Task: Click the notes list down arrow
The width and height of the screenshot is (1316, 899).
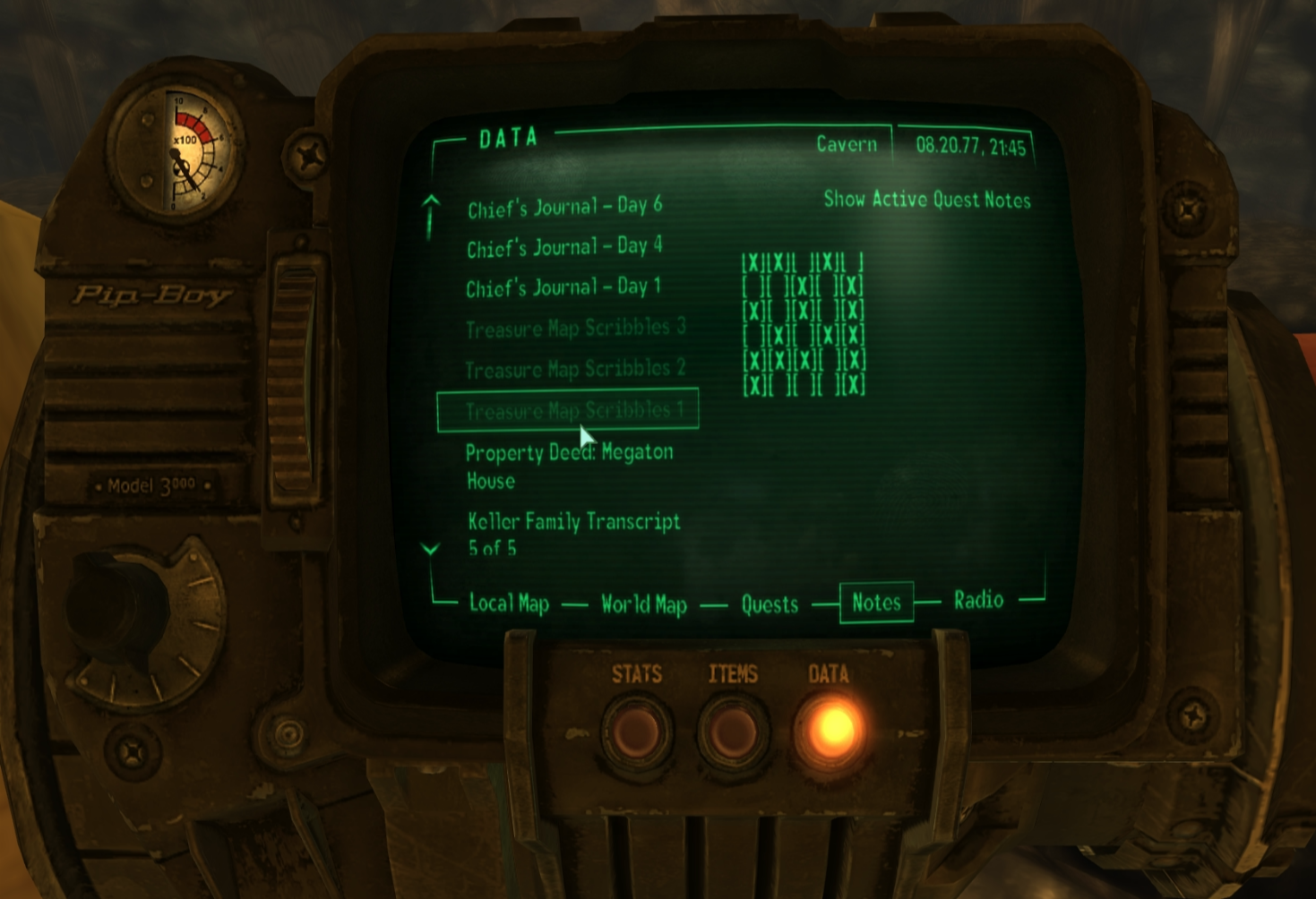Action: tap(431, 549)
